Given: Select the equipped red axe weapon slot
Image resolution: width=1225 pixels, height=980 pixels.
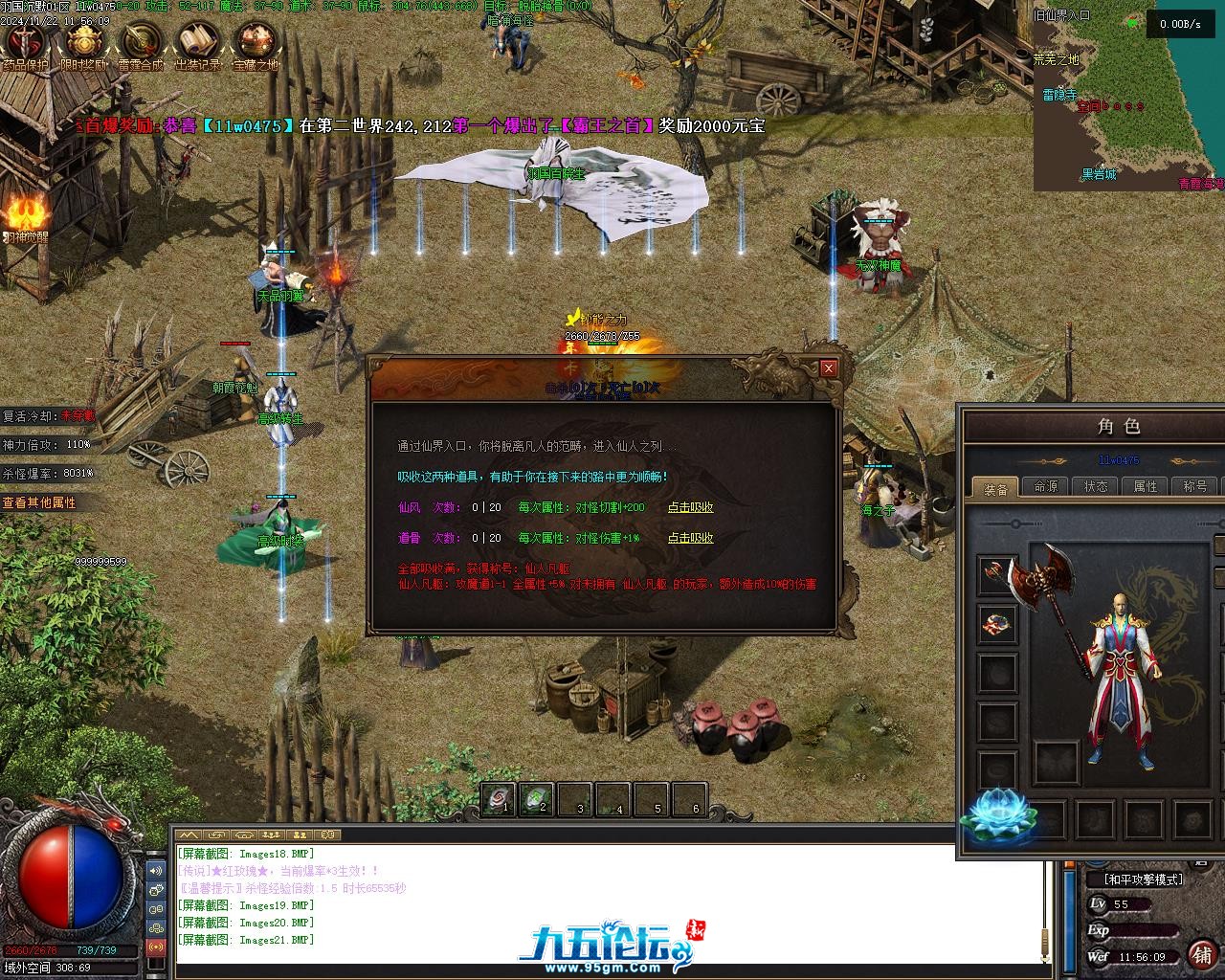Looking at the screenshot, I should click(997, 574).
